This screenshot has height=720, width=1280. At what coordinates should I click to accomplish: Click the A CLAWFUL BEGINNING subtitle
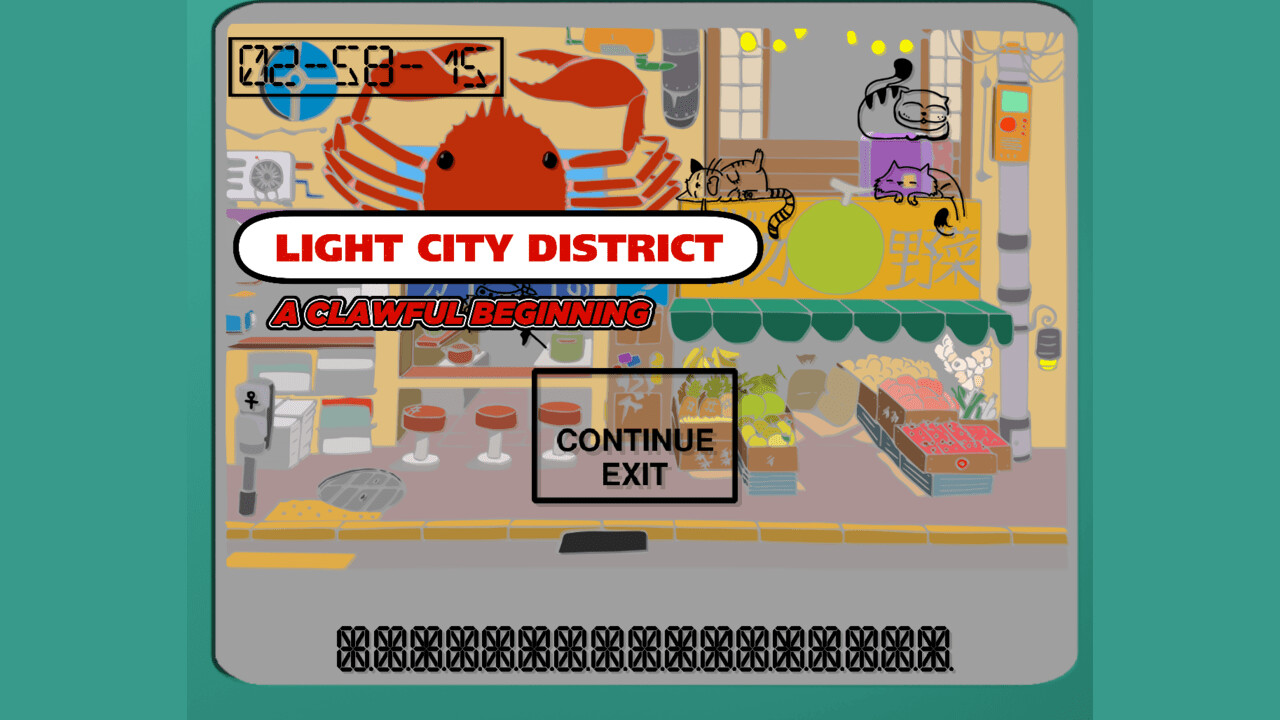(x=460, y=313)
